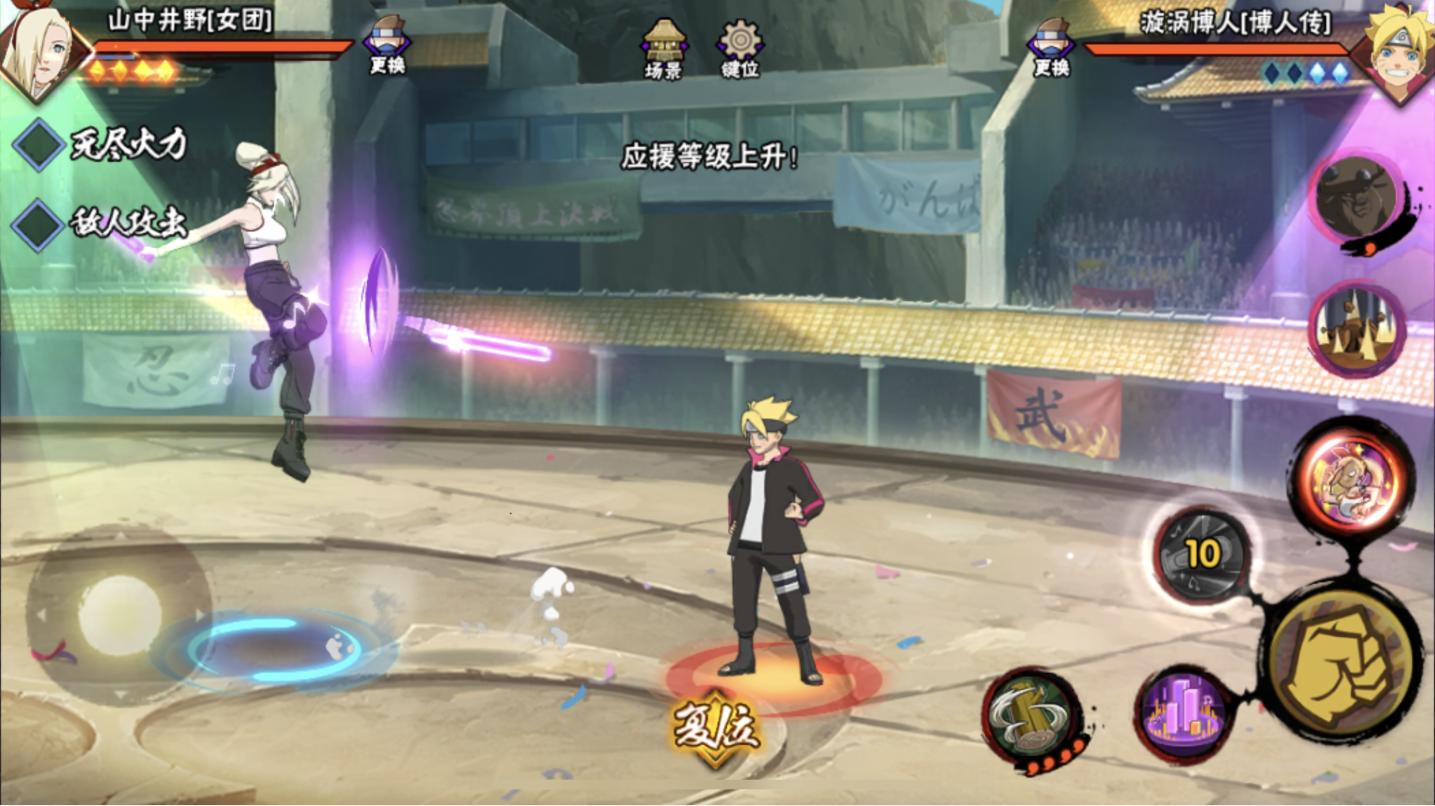Open the 场景 scene selector

pyautogui.click(x=664, y=48)
